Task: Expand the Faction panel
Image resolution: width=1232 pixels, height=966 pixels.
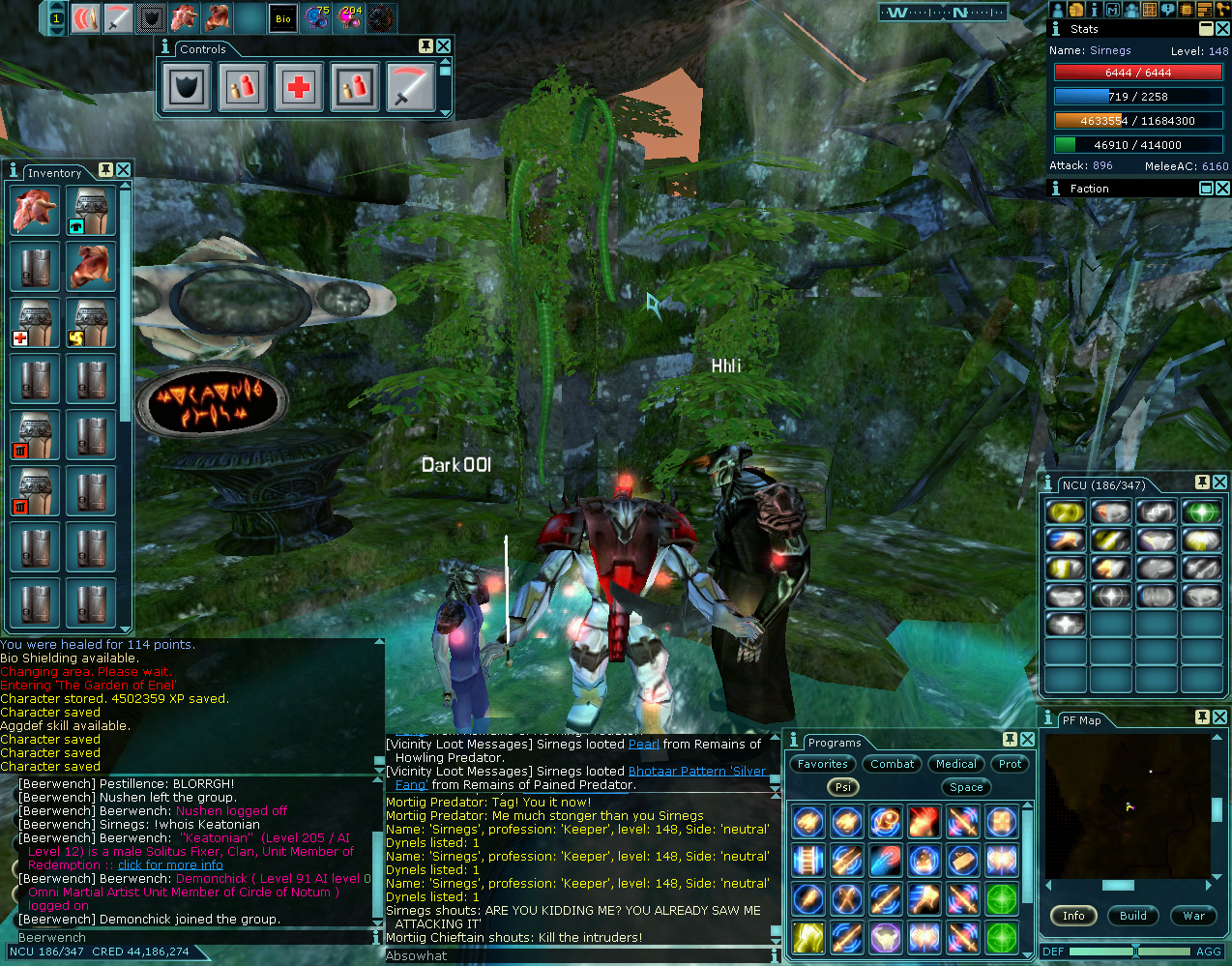Action: click(1206, 189)
